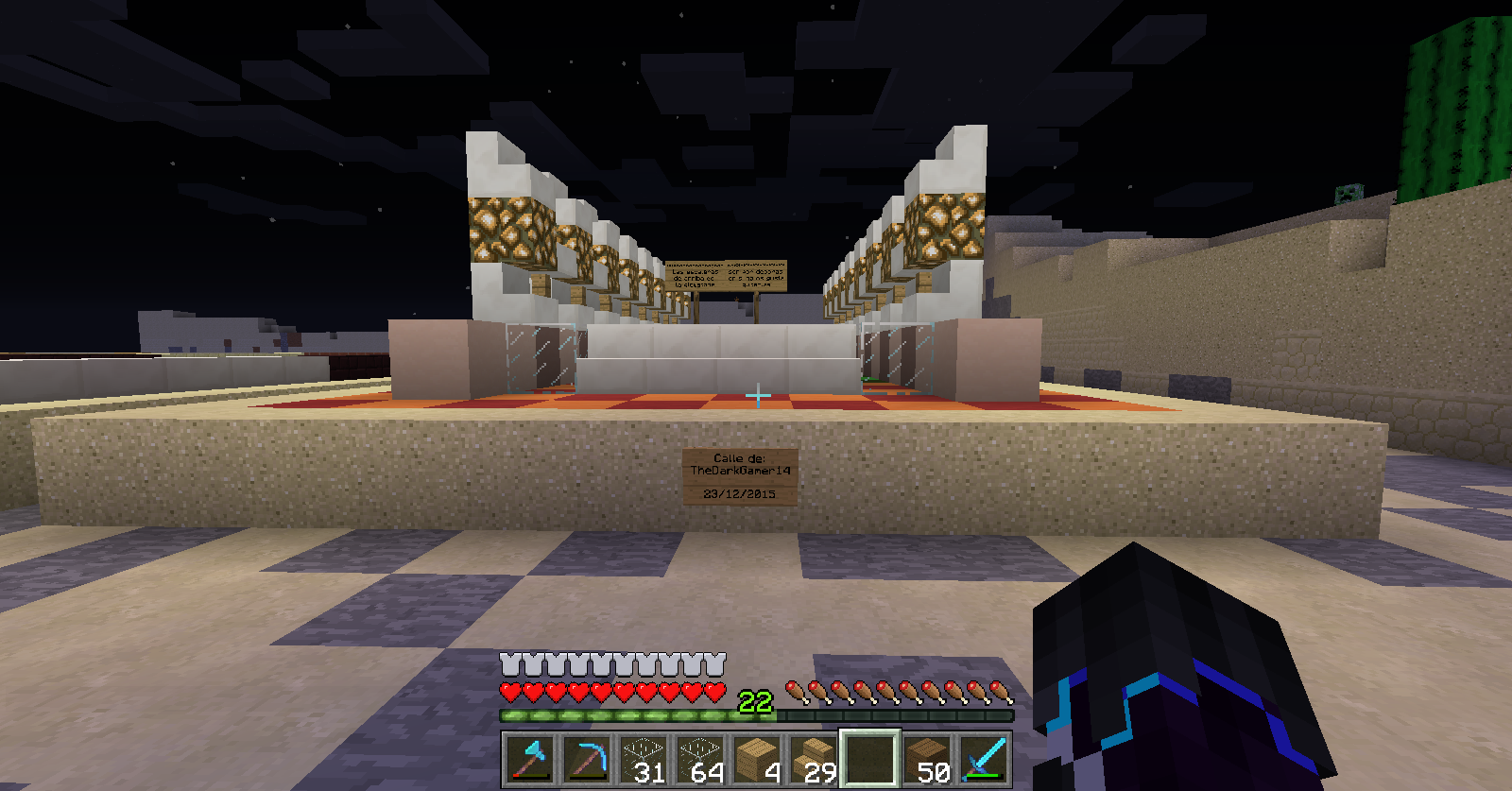This screenshot has height=791, width=1512.
Task: Select the wooden stairs stack of 29
Action: pyautogui.click(x=813, y=759)
